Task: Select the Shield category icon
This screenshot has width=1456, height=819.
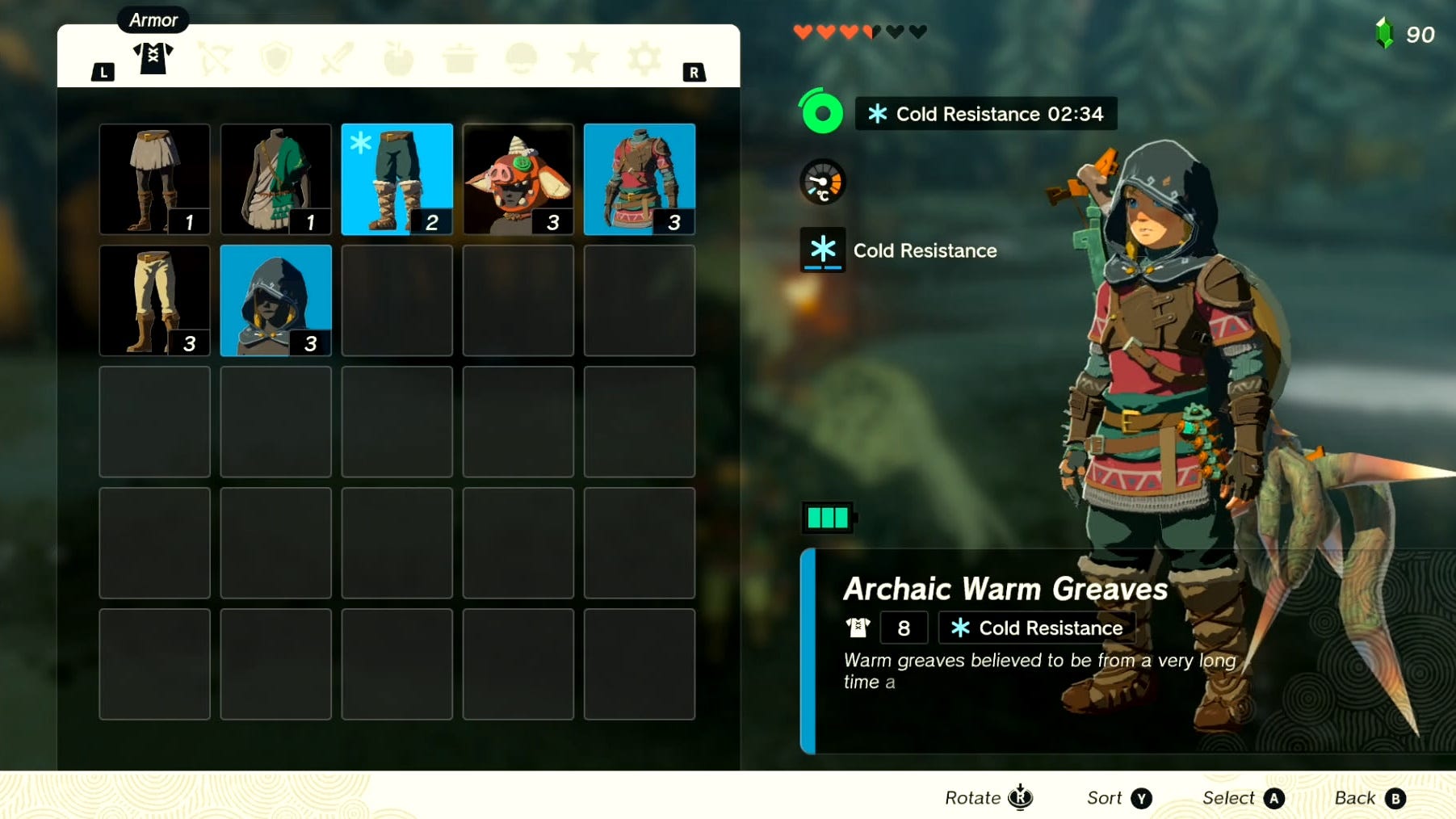Action: click(x=275, y=57)
